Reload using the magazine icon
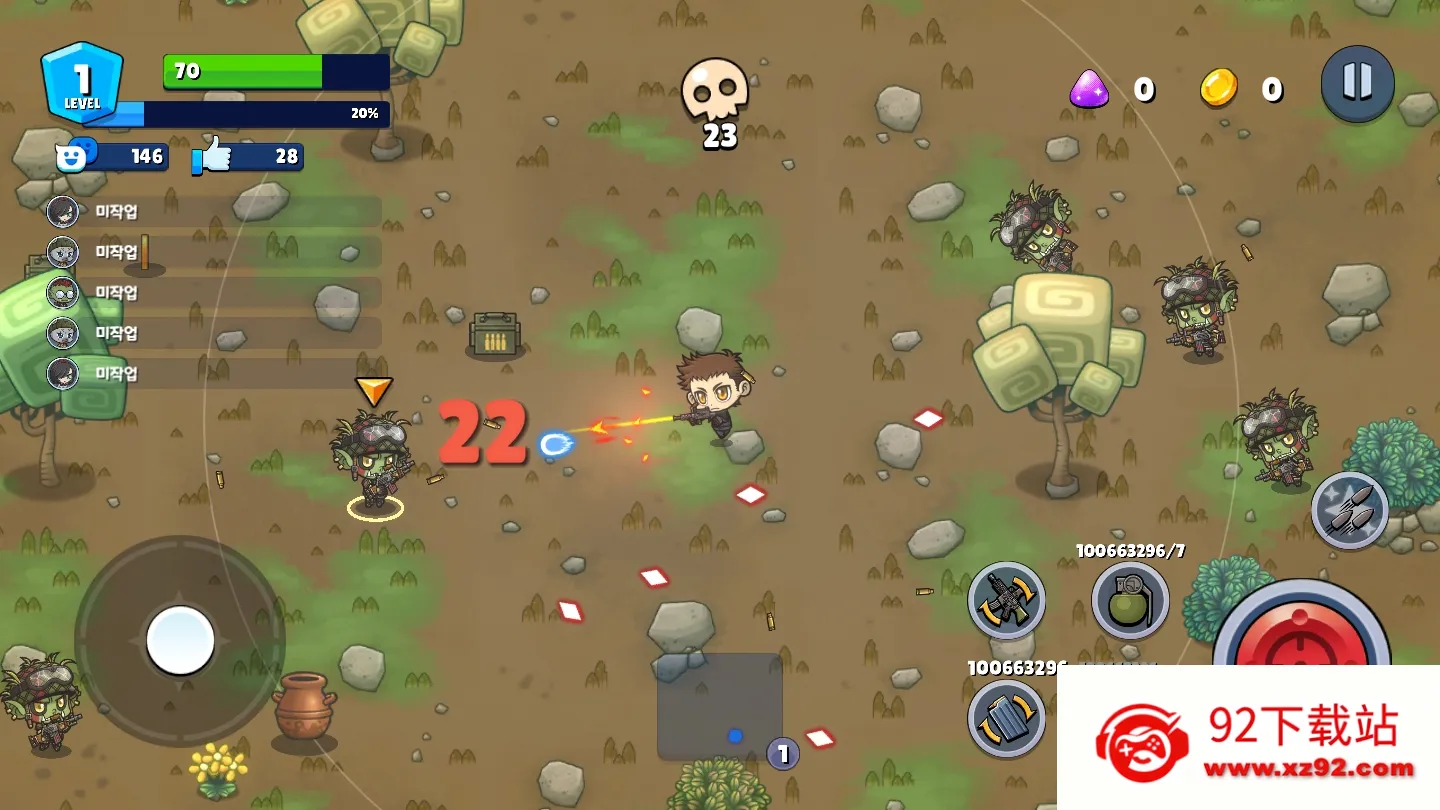1440x810 pixels. click(x=1006, y=717)
